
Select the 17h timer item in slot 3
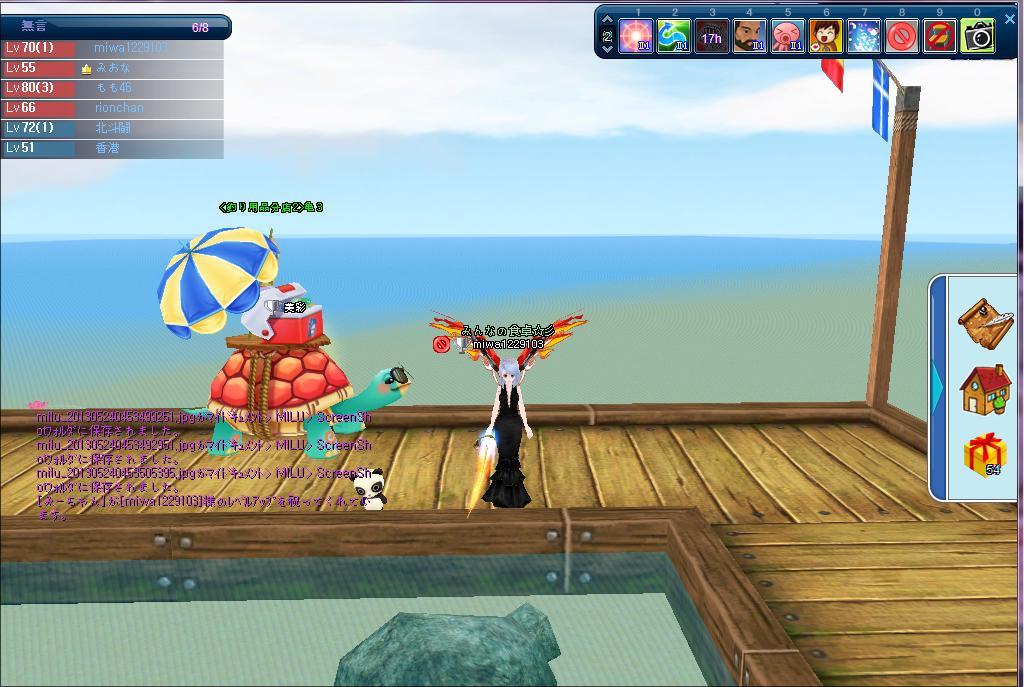(x=712, y=37)
